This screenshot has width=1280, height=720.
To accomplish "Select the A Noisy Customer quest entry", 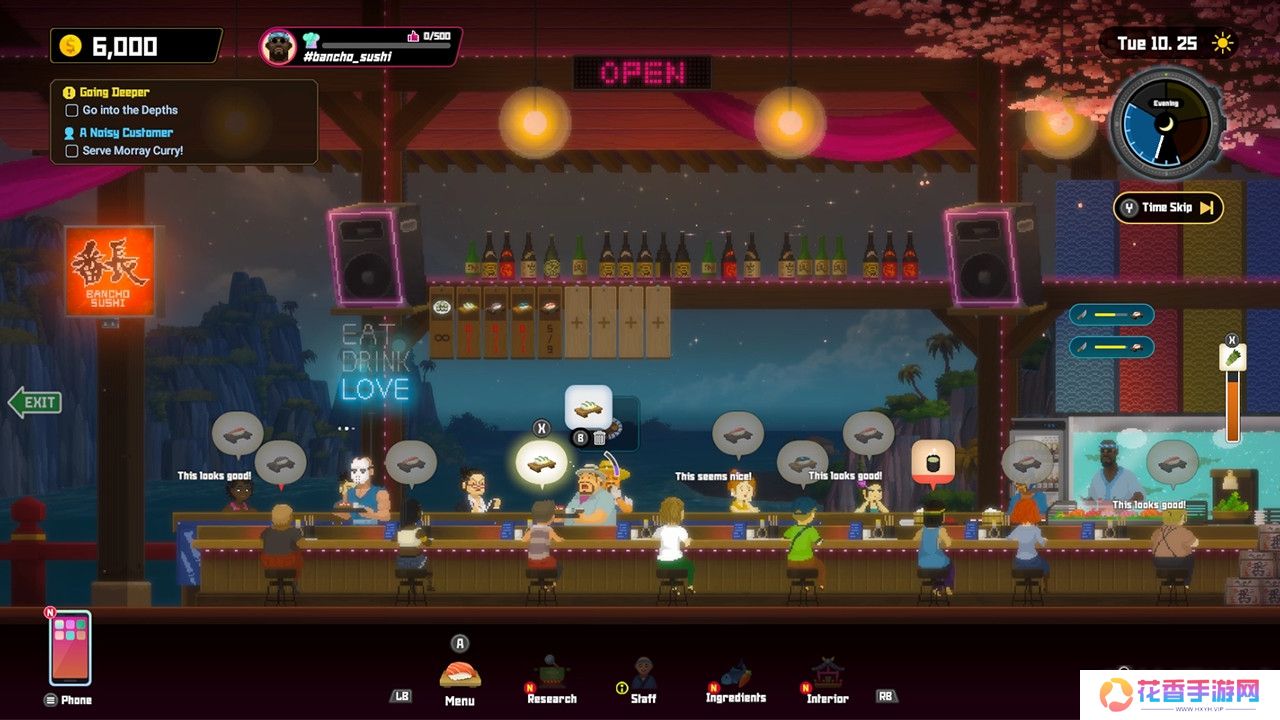I will tap(125, 132).
